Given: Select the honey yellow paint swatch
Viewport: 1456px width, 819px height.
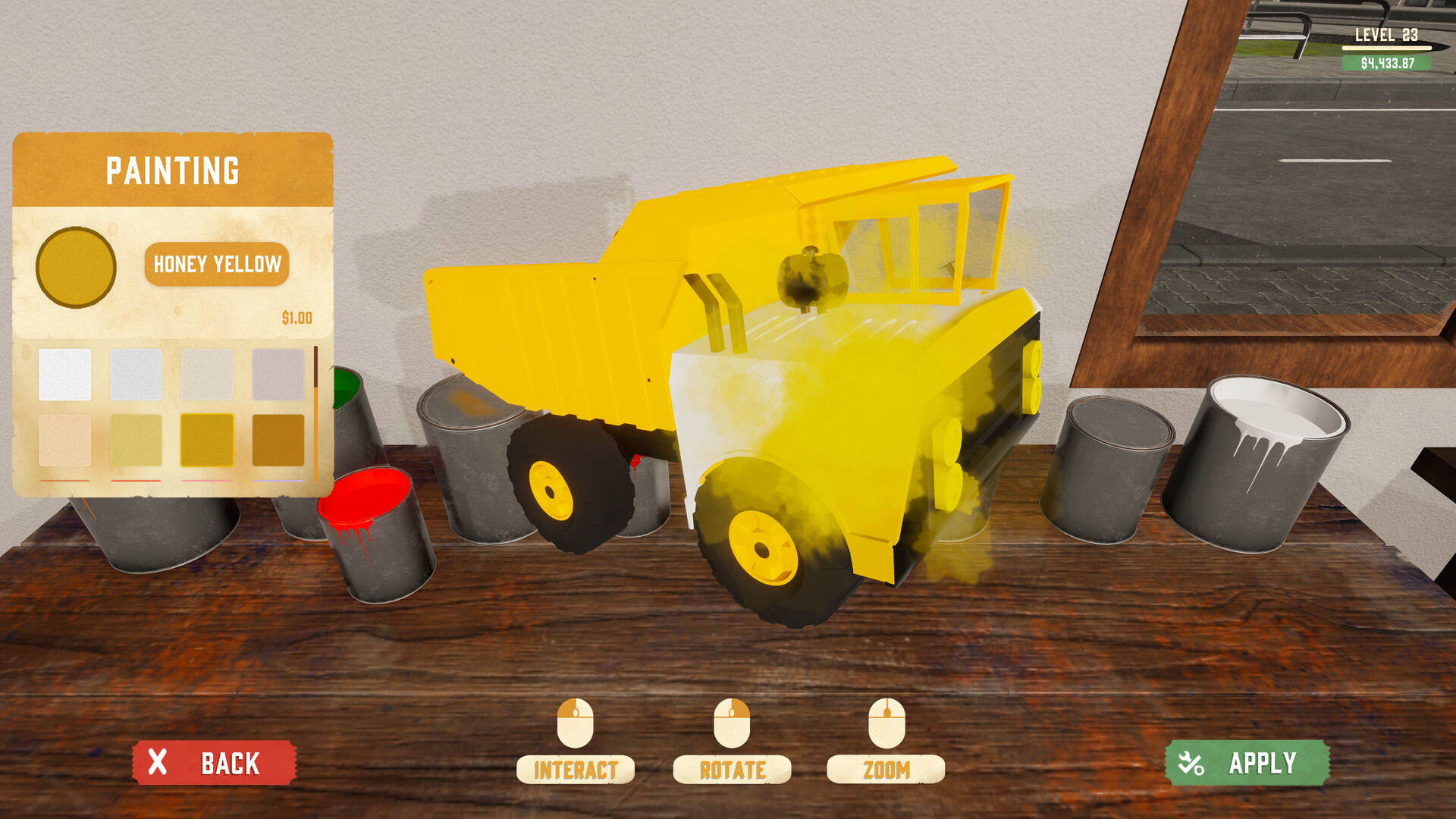Looking at the screenshot, I should point(206,441).
